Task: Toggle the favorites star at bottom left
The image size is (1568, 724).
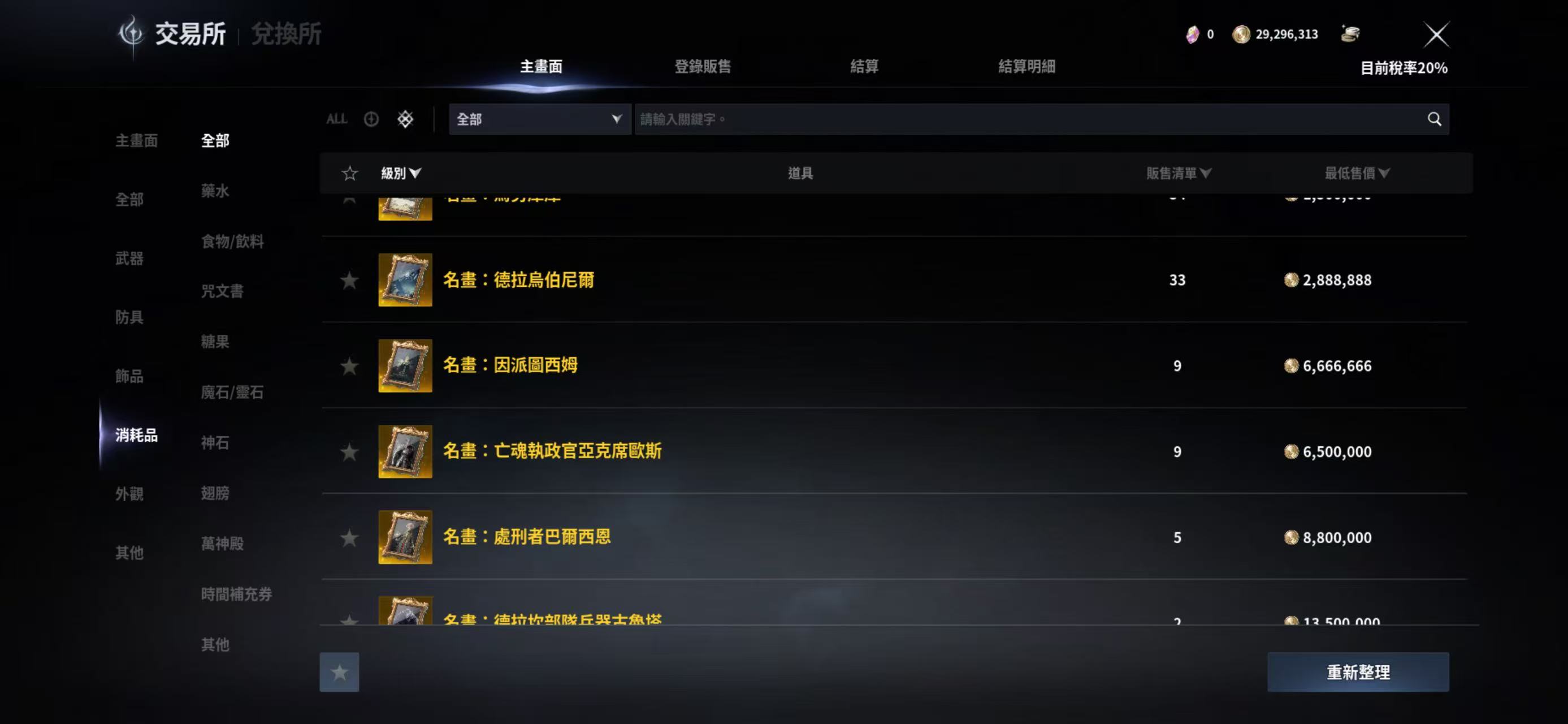Action: pyautogui.click(x=339, y=672)
